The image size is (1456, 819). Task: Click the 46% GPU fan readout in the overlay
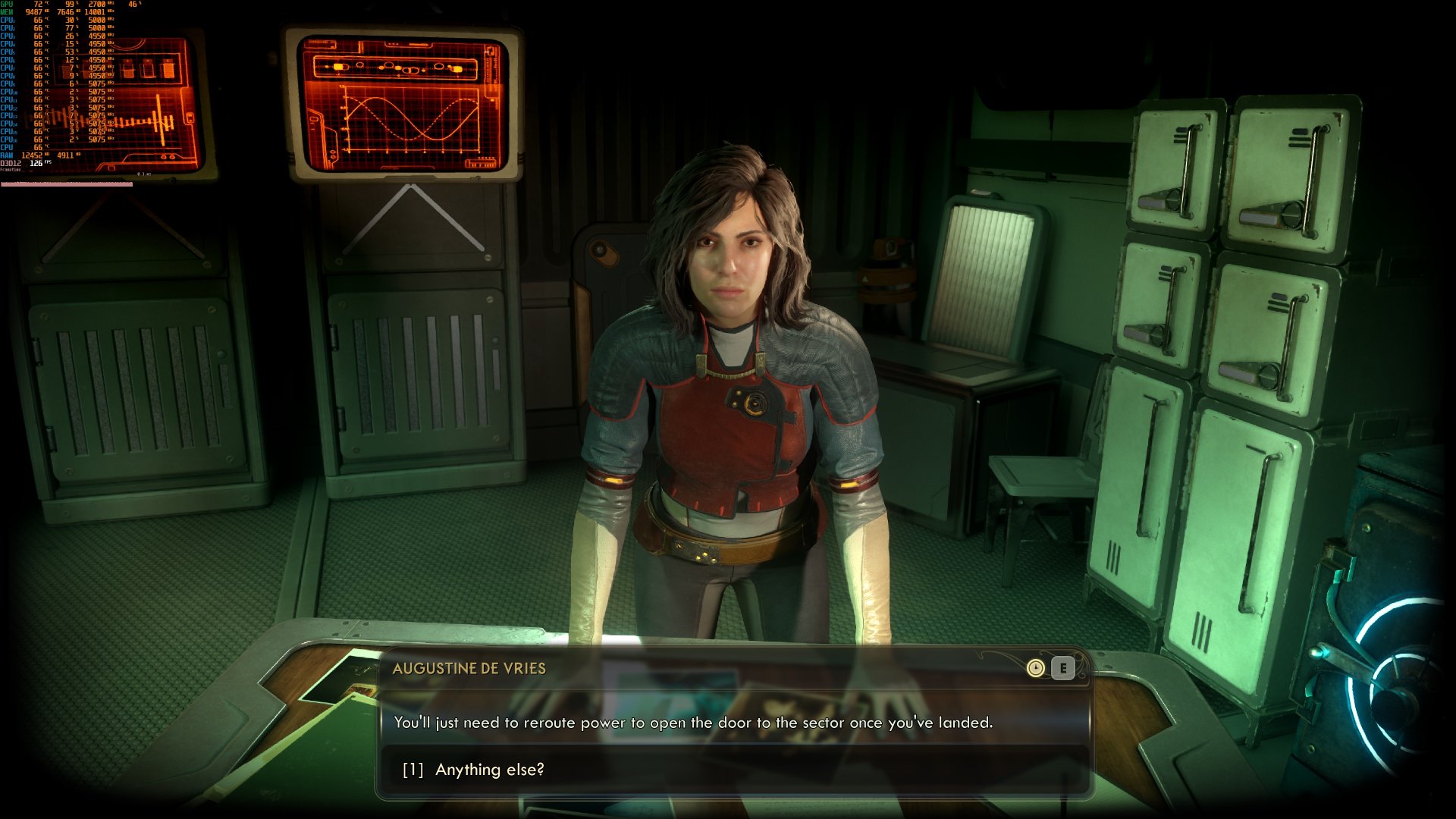tap(133, 5)
